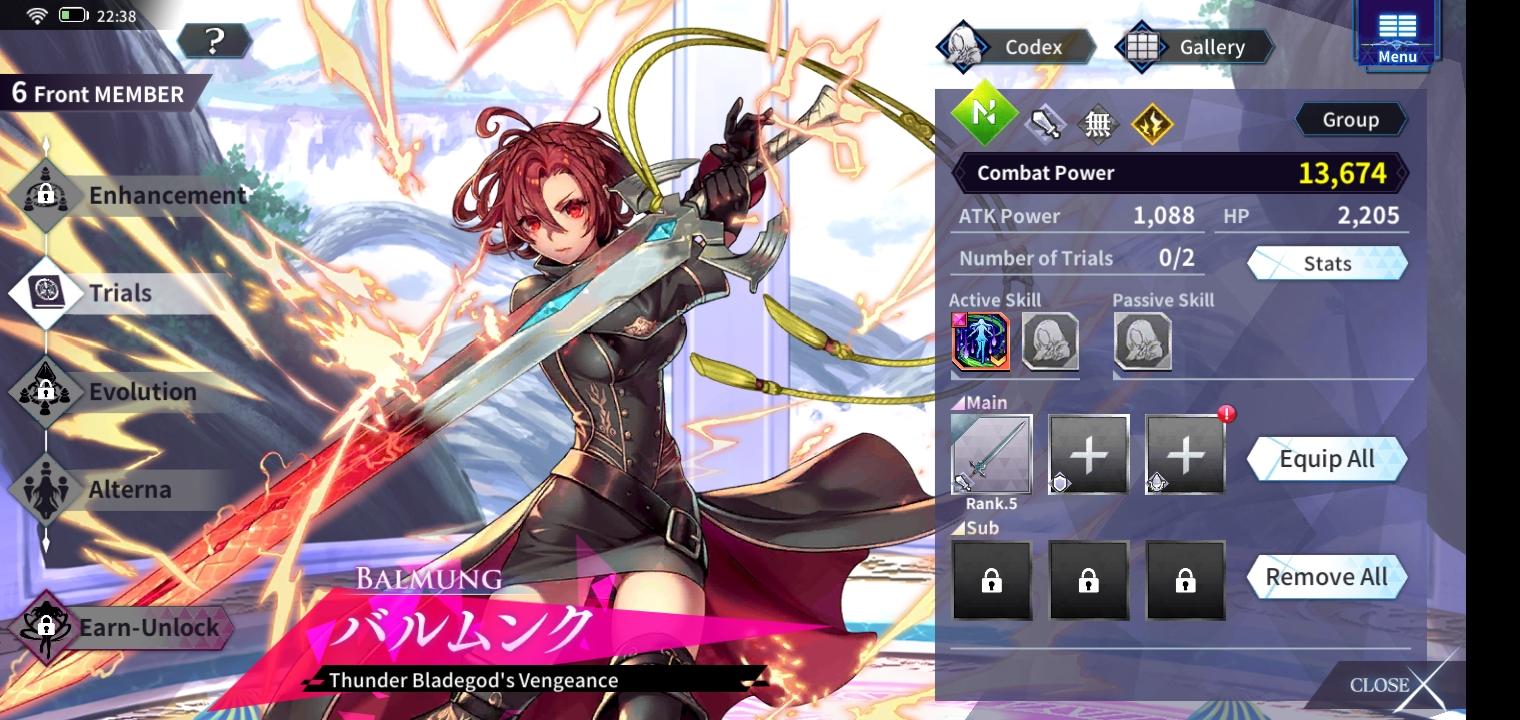The height and width of the screenshot is (720, 1520).
Task: Open the Stats screen
Action: (x=1327, y=263)
